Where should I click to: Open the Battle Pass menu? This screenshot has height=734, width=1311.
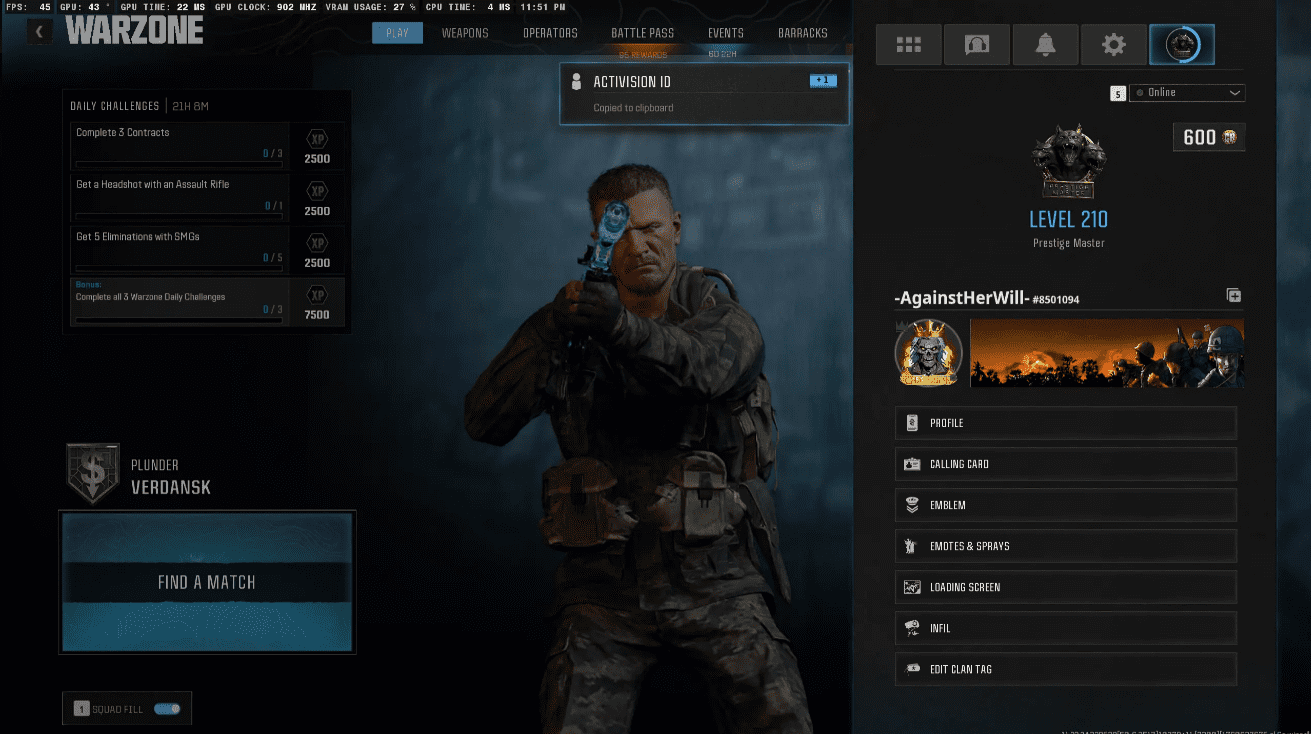(642, 32)
